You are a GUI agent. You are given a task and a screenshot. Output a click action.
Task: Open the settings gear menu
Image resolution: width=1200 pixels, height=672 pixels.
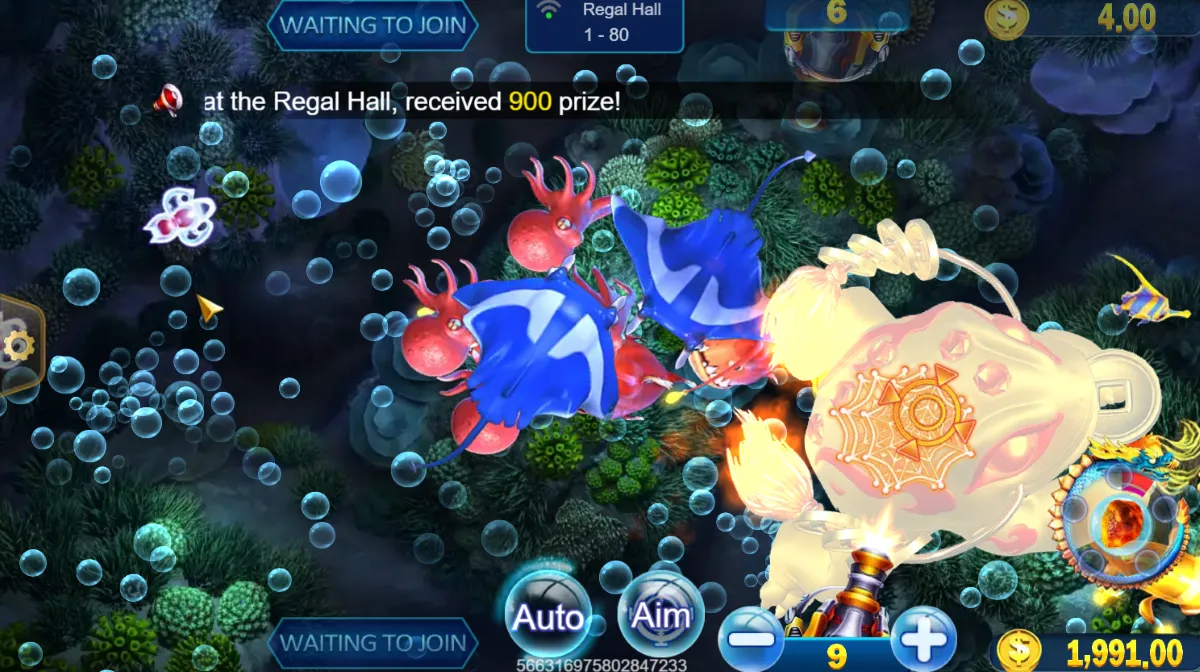coord(18,346)
